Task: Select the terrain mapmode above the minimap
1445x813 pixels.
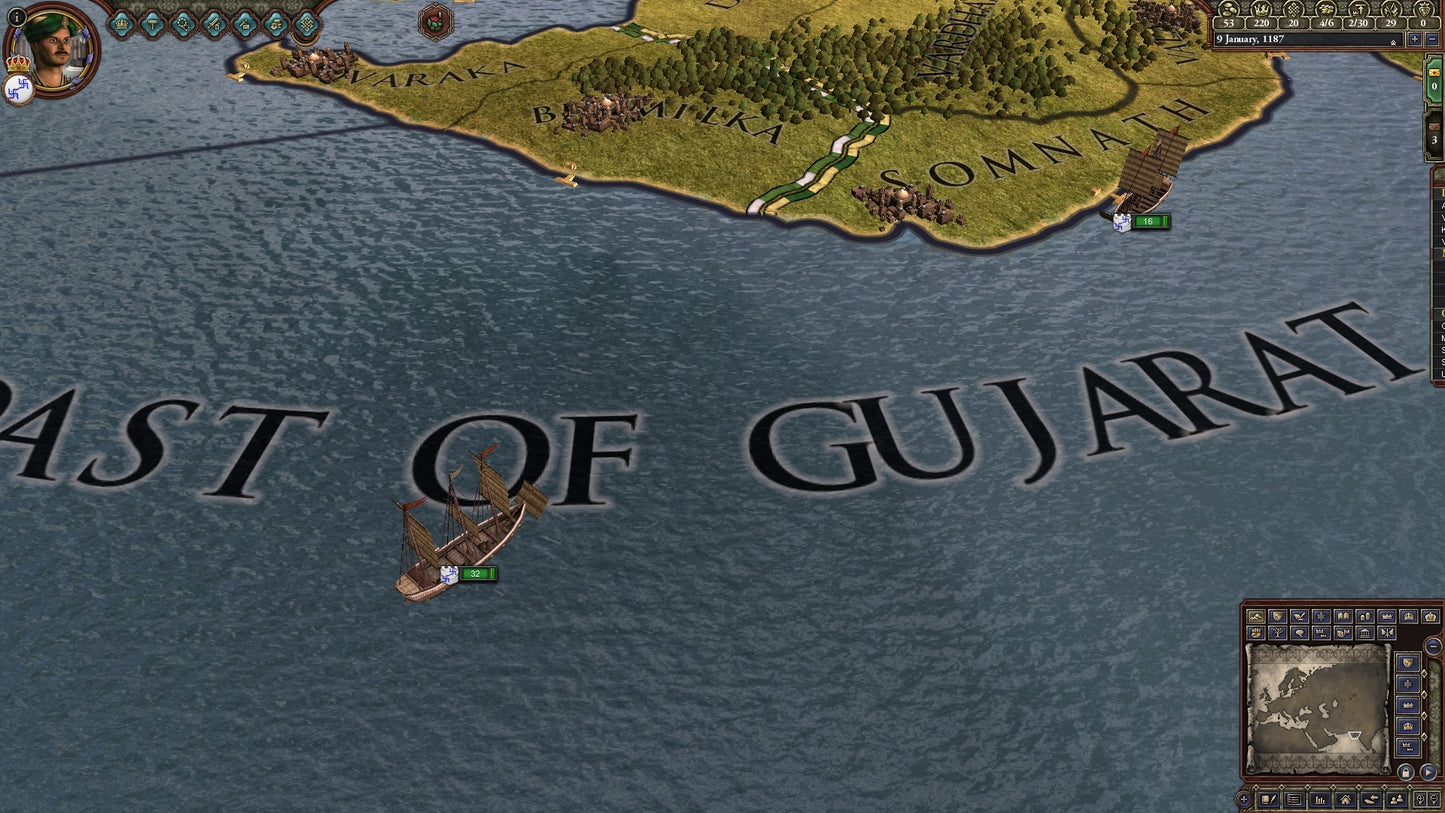Action: point(1256,617)
